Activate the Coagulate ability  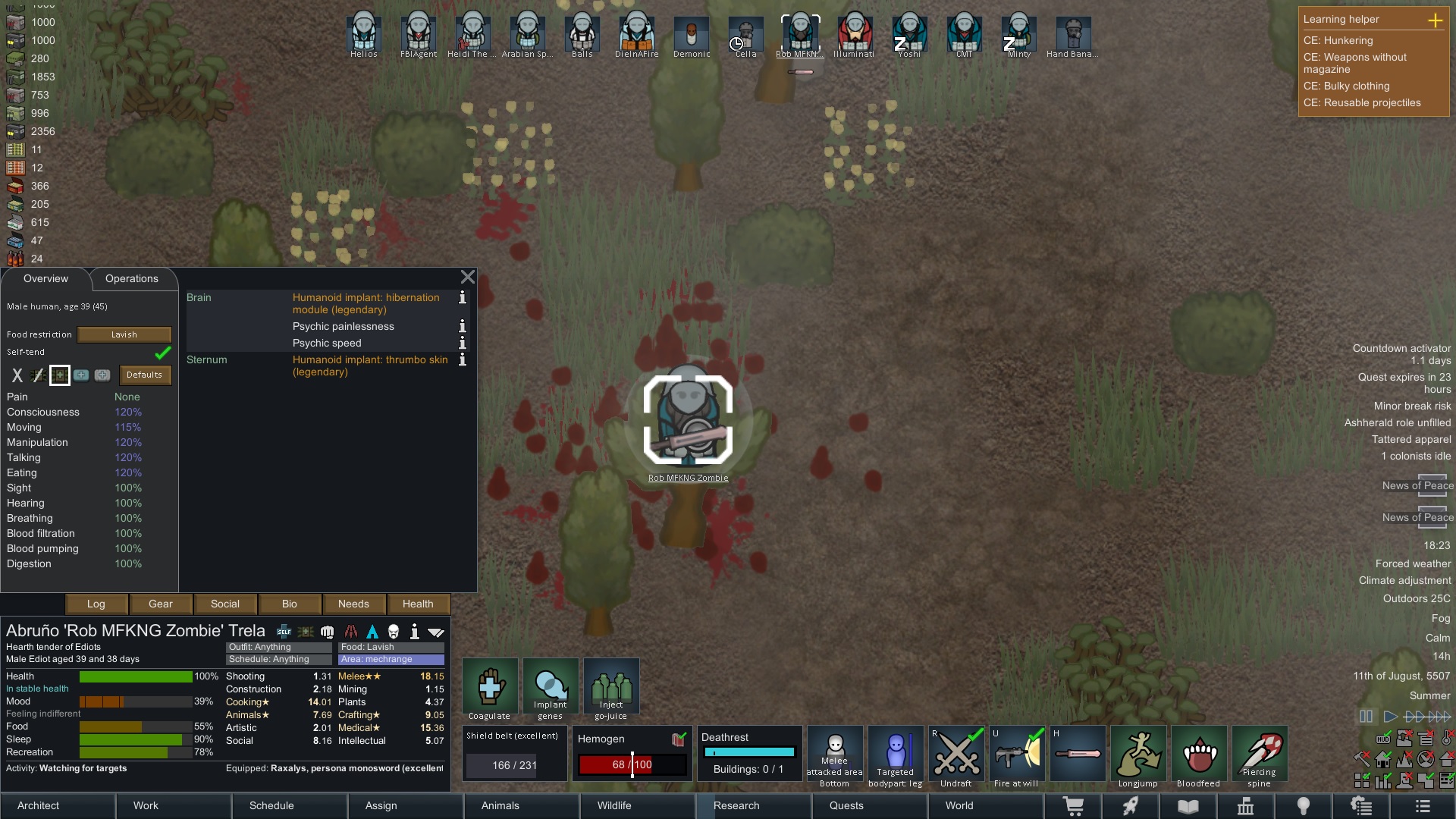point(490,687)
